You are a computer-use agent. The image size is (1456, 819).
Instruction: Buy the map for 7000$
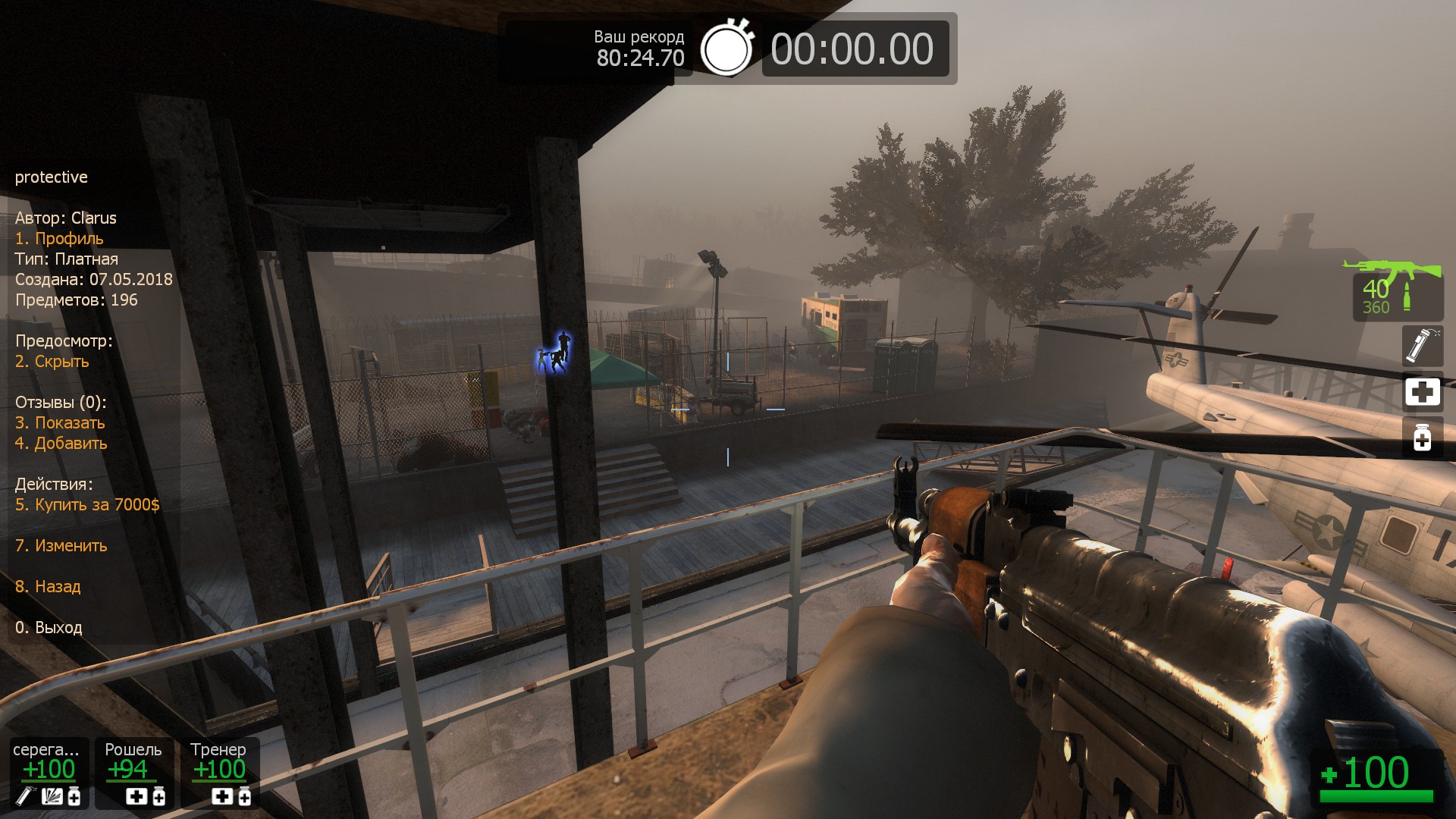[x=87, y=505]
